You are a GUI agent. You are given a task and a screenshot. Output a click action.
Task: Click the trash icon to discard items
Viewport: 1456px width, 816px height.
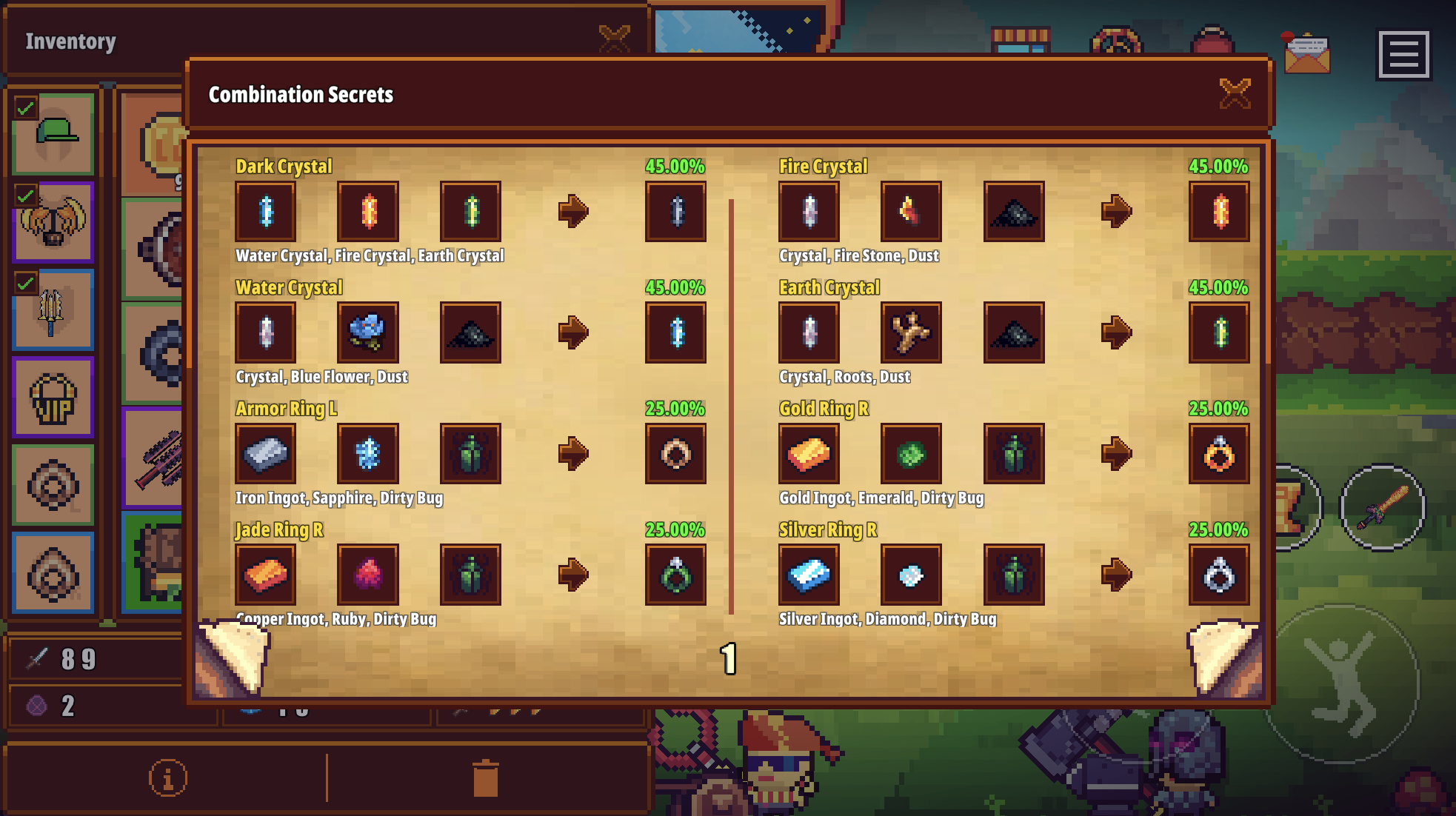487,777
